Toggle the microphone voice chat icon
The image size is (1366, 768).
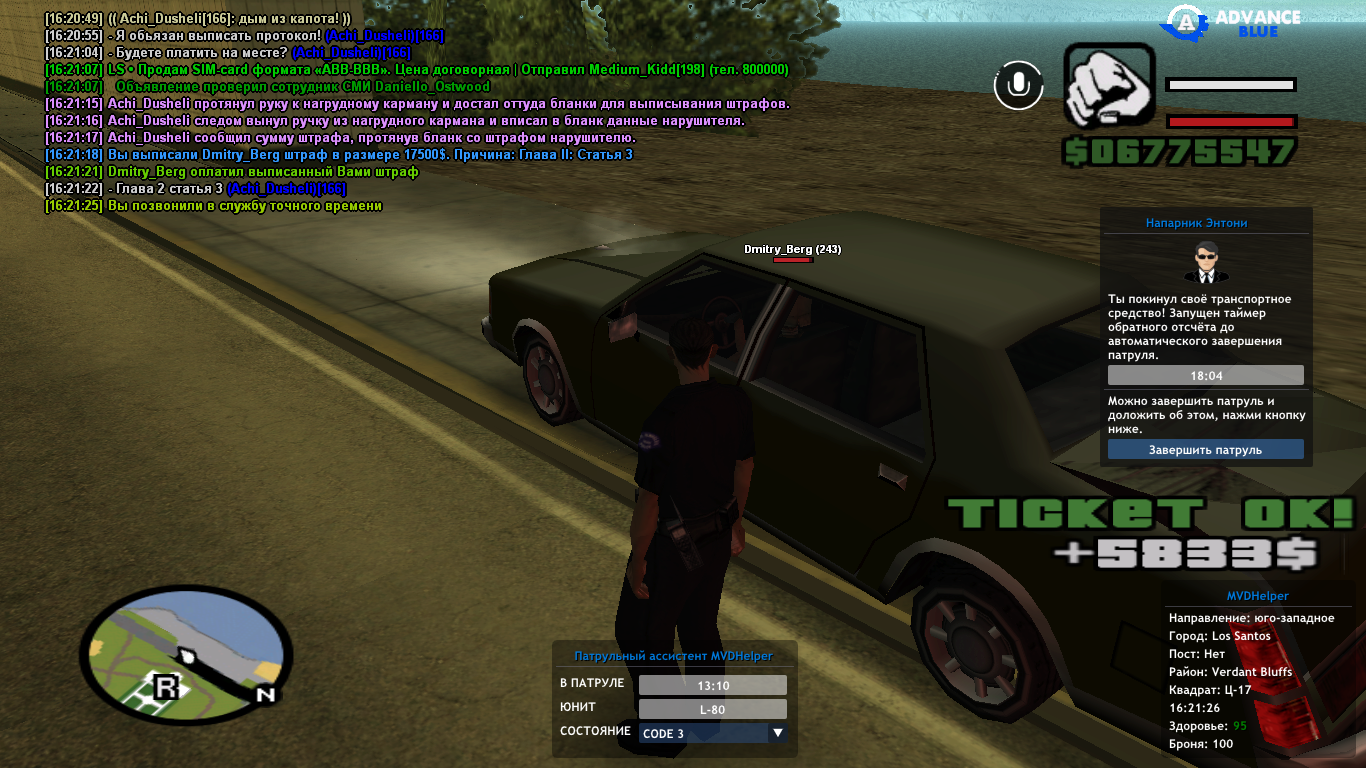[x=1018, y=85]
